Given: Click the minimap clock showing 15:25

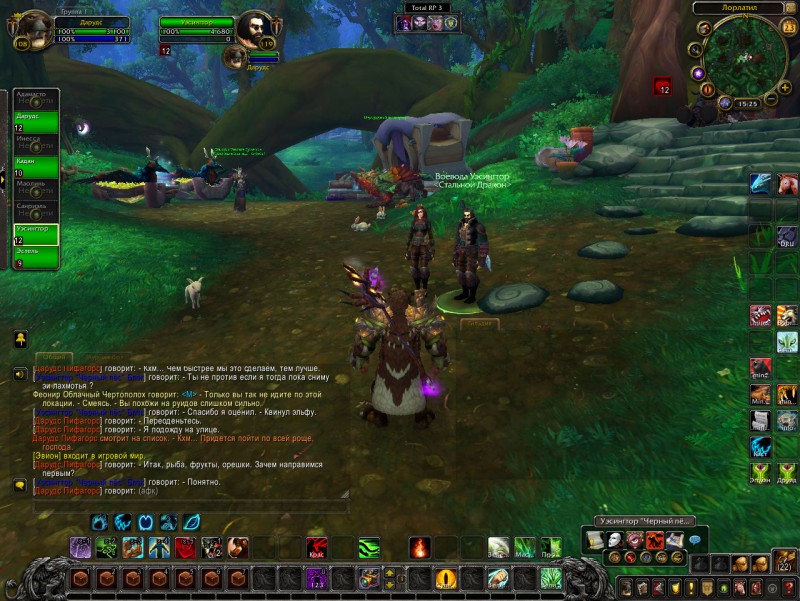Looking at the screenshot, I should tap(747, 102).
